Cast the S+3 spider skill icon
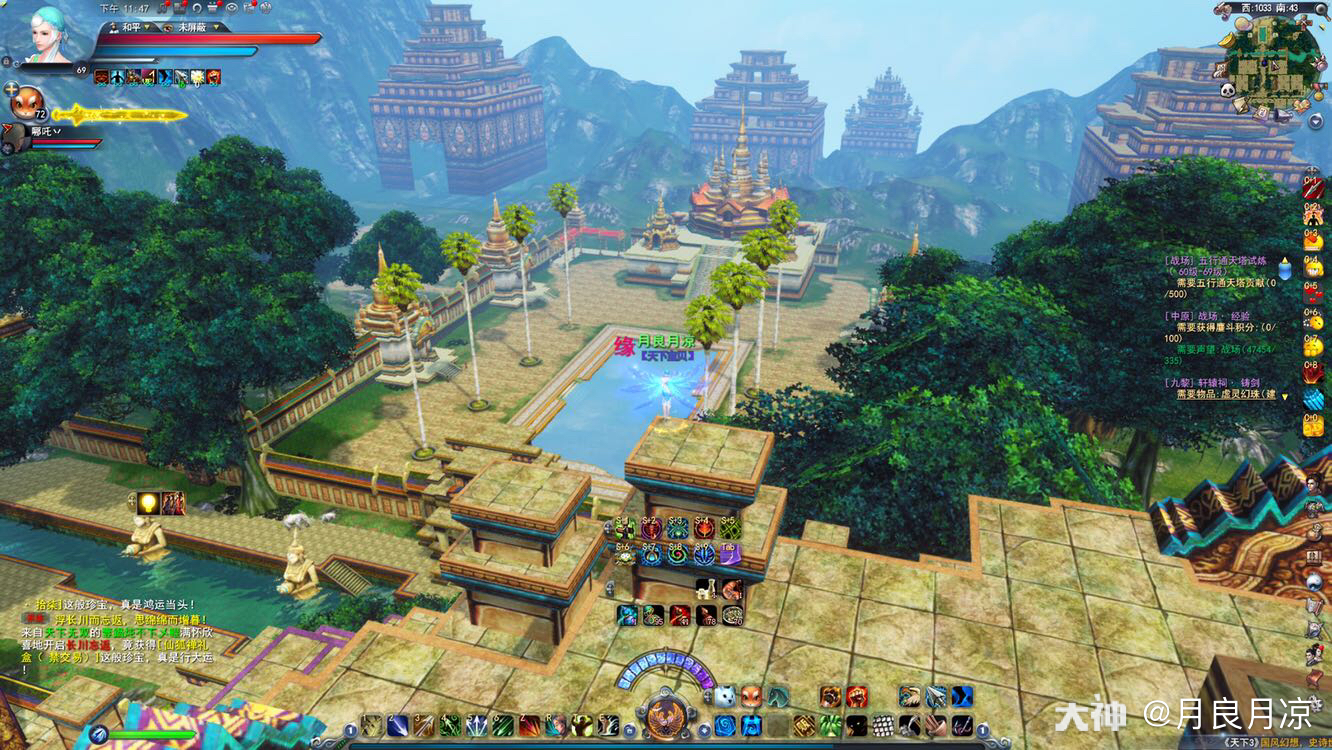Screen dimensions: 1332x750 pyautogui.click(x=678, y=527)
